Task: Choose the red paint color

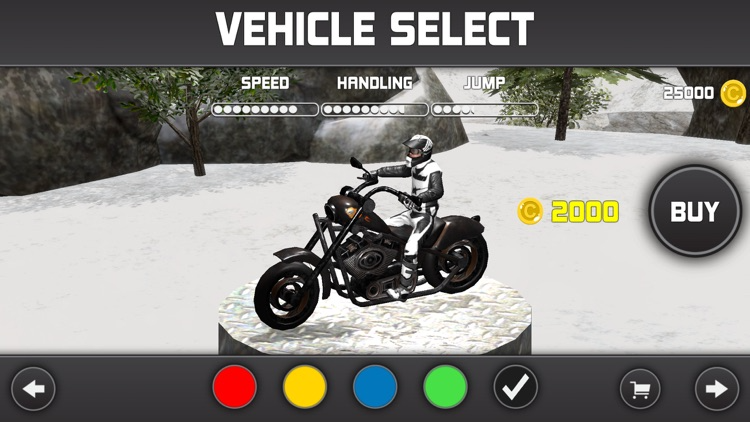Action: 235,388
